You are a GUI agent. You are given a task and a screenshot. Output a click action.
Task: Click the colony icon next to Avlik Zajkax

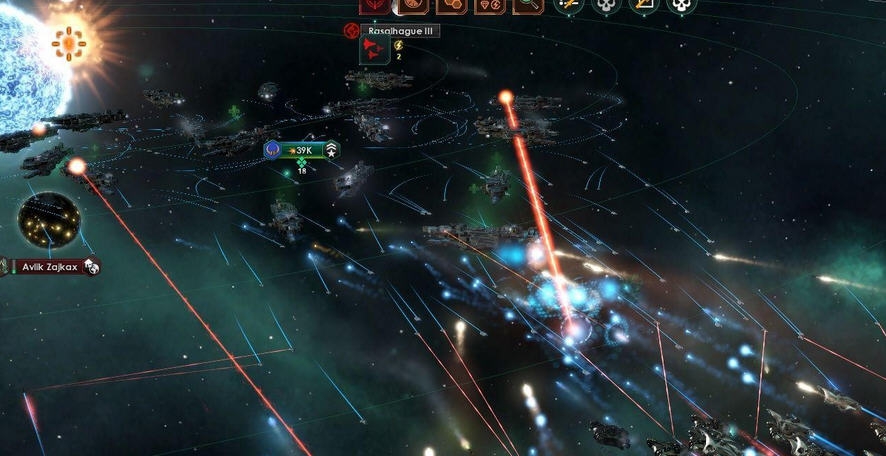pos(91,266)
